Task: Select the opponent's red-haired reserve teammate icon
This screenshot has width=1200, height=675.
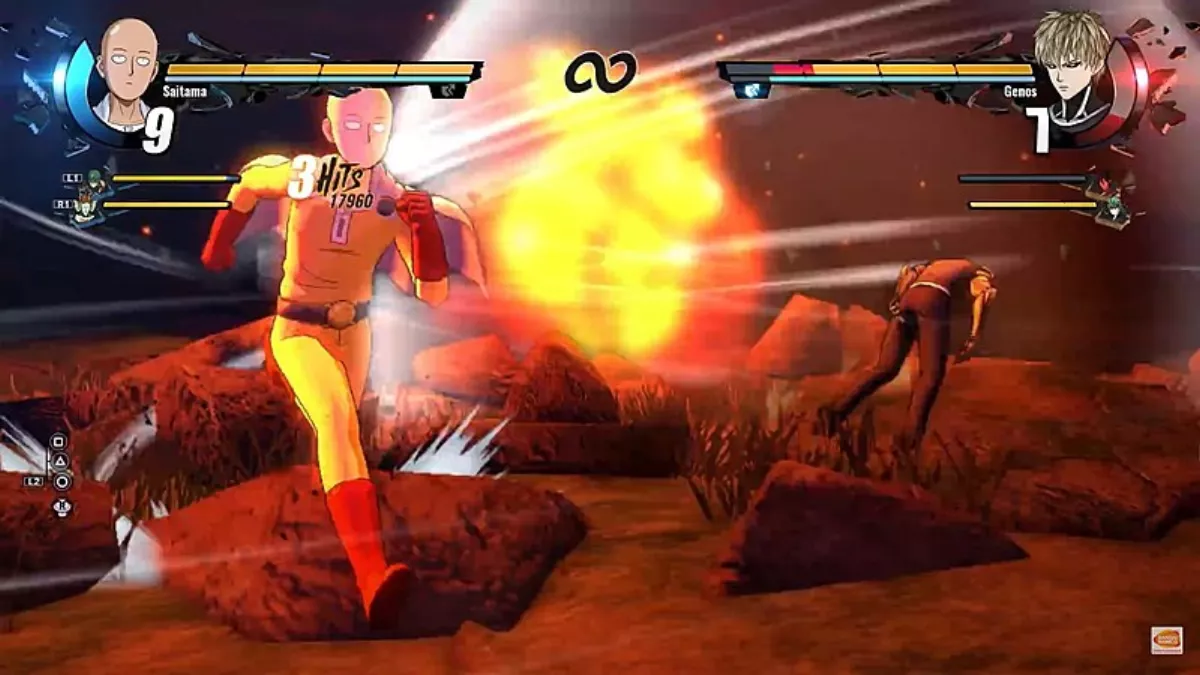Action: click(1105, 184)
